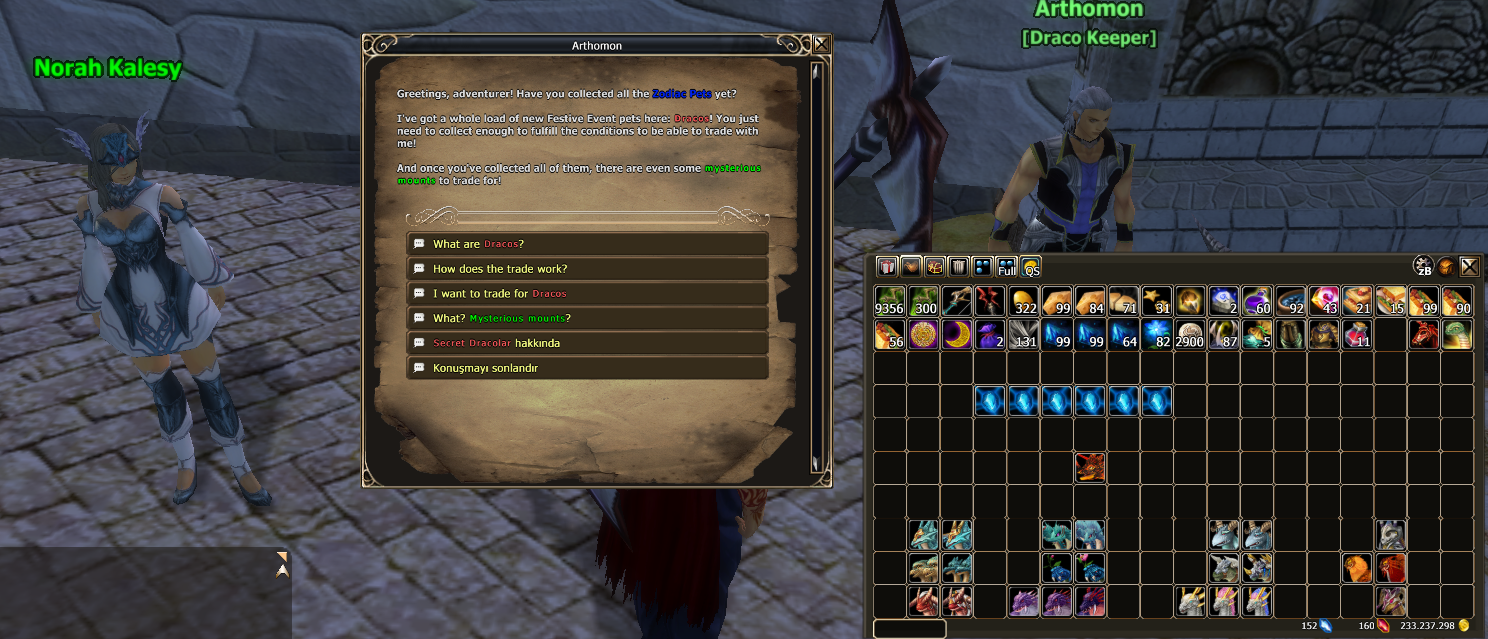The image size is (1488, 639).
Task: Select the golden egg stack of 322
Action: 1024,302
